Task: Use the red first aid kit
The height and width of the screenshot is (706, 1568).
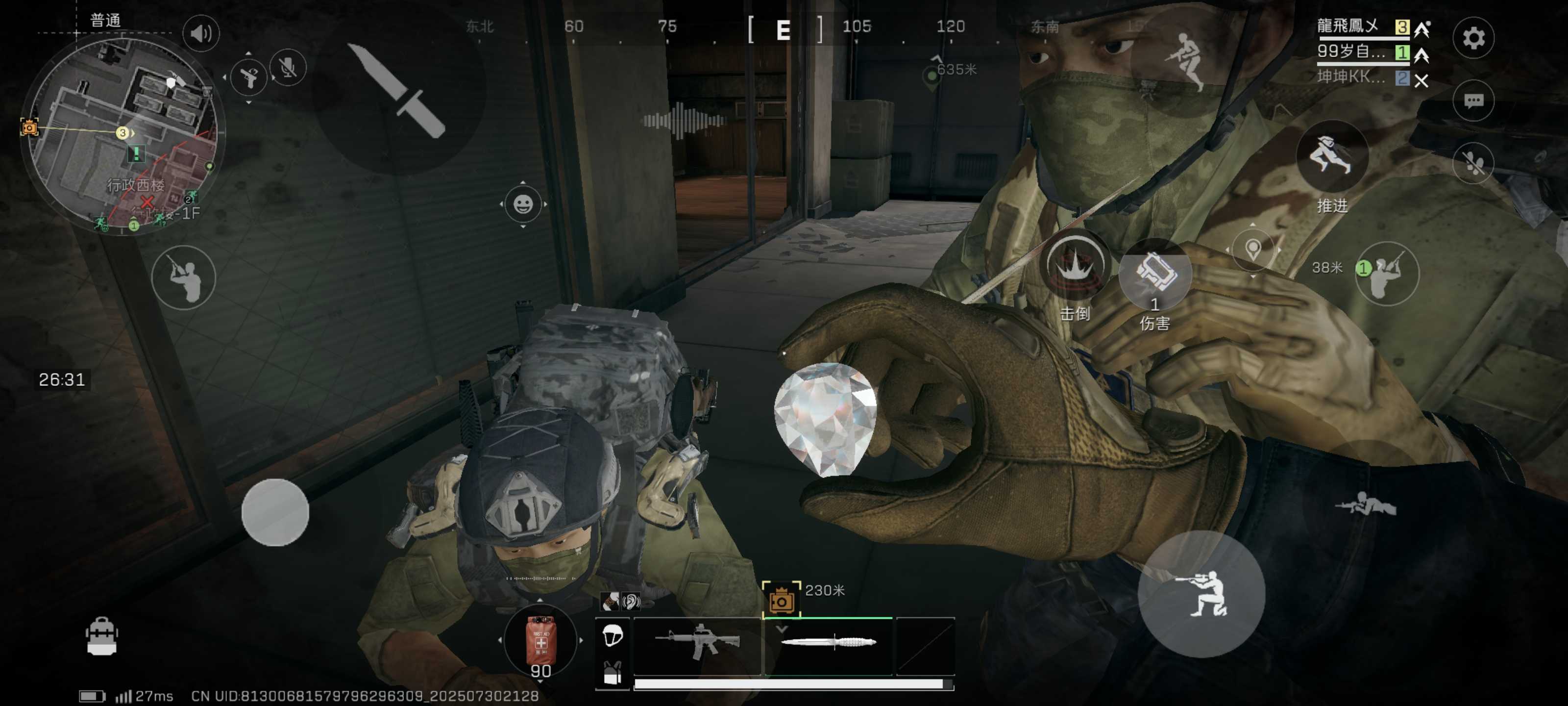Action: click(x=540, y=641)
